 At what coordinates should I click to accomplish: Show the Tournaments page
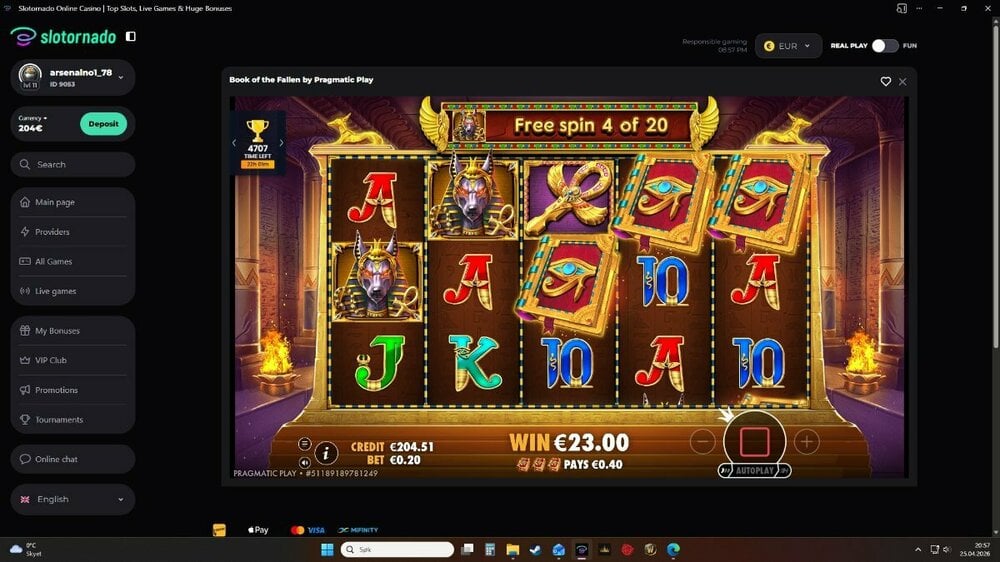[x=59, y=420]
